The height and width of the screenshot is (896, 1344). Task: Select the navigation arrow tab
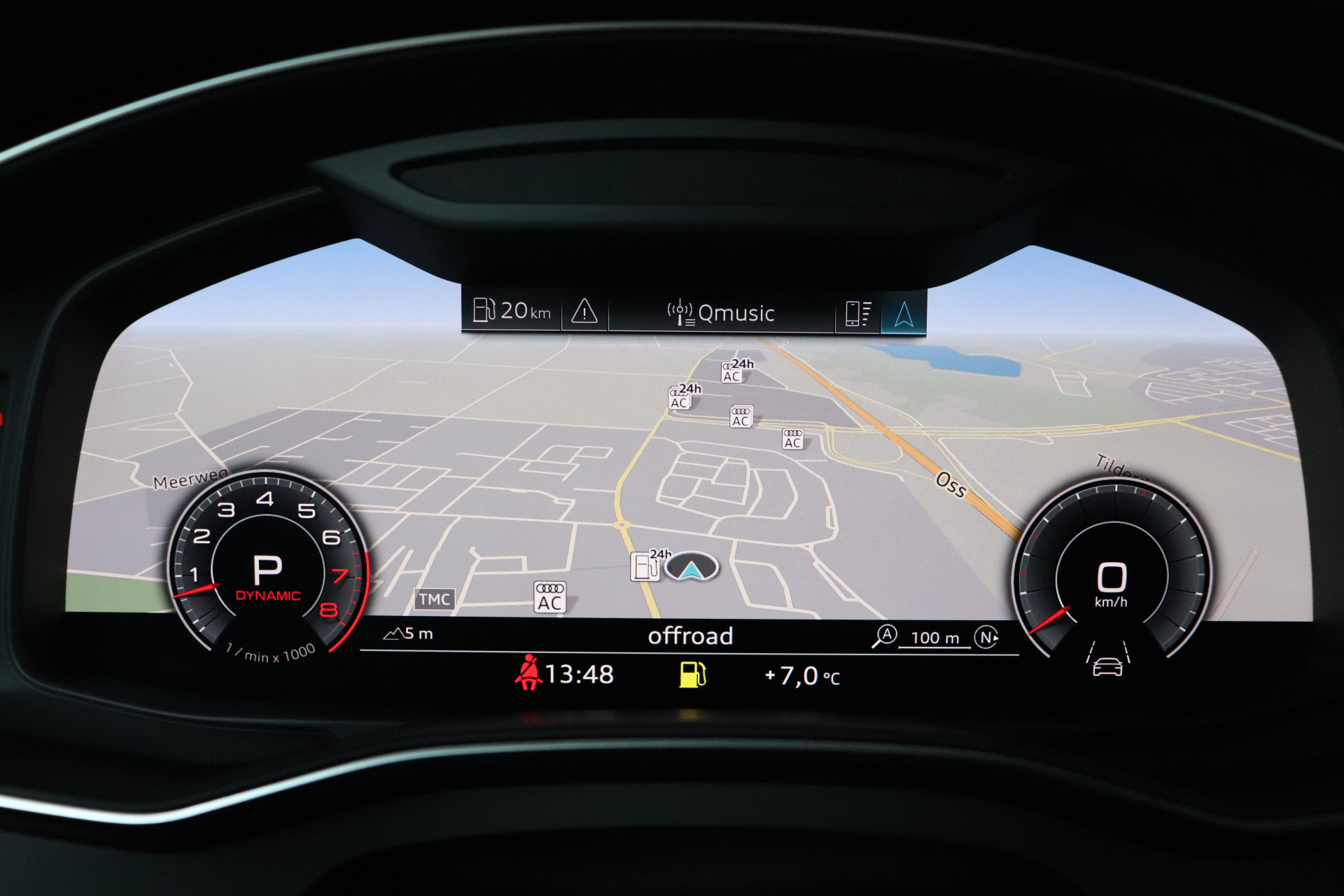pos(904,314)
